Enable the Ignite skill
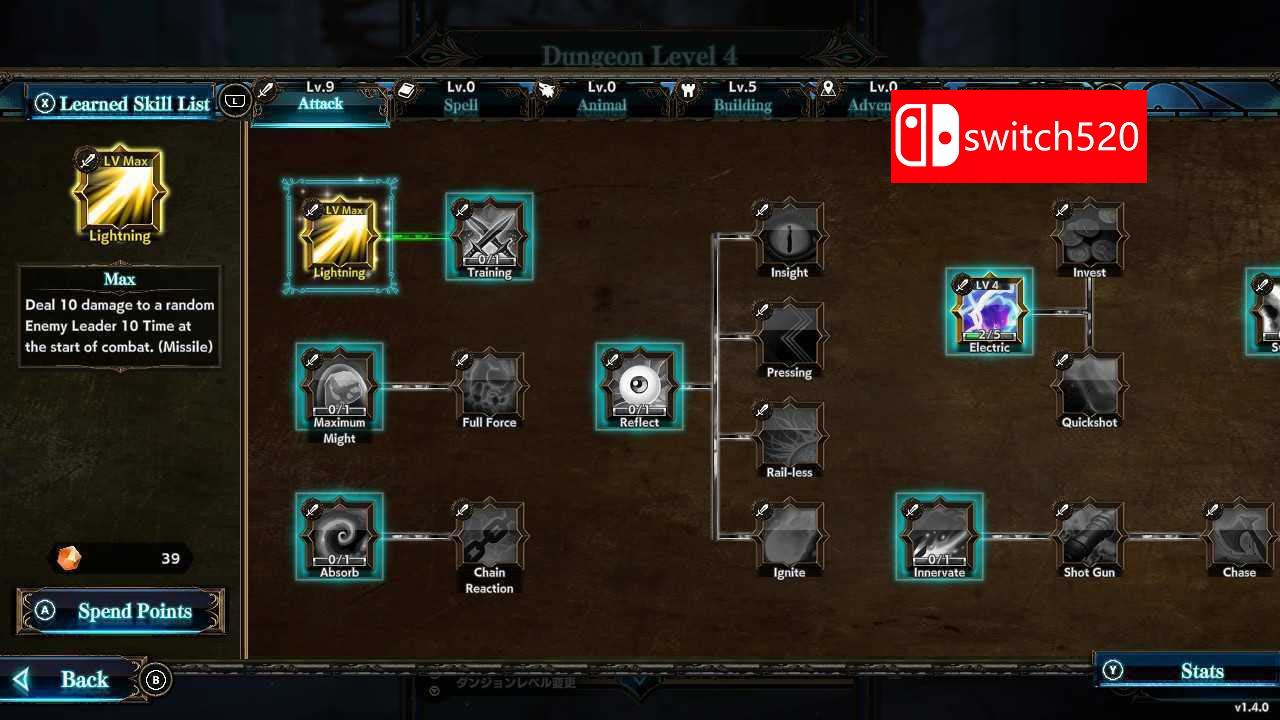 (x=788, y=537)
